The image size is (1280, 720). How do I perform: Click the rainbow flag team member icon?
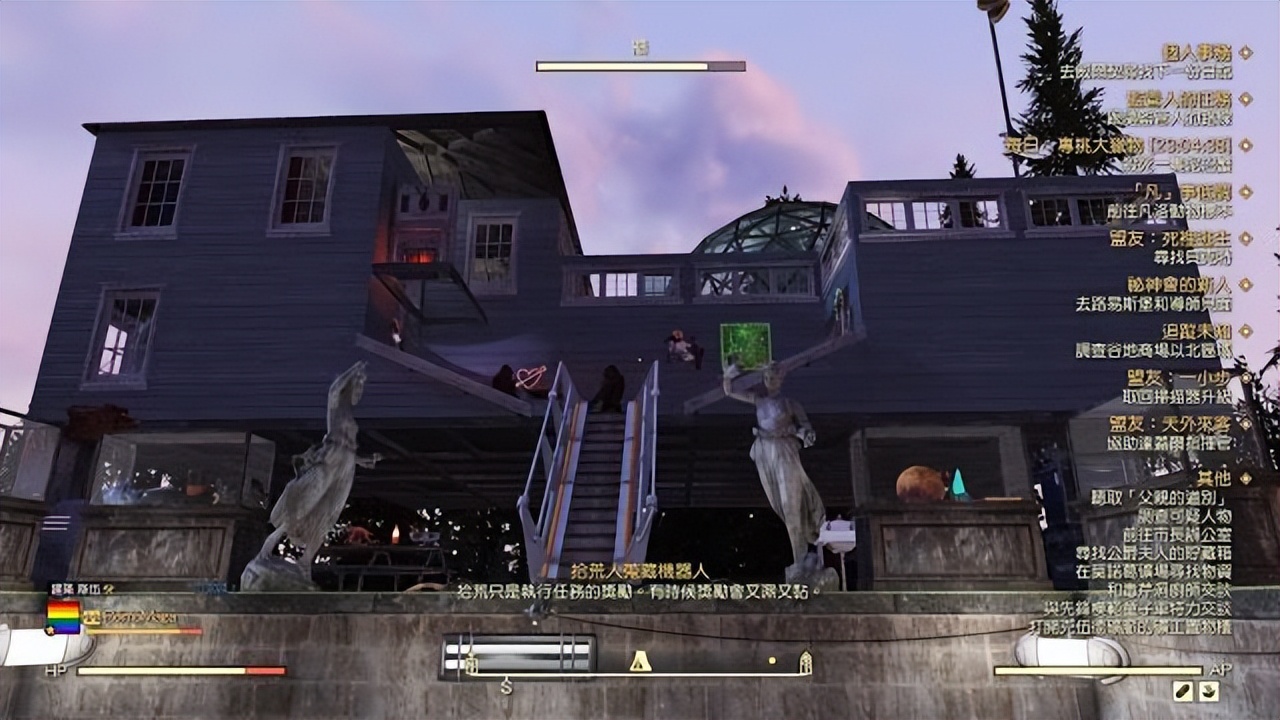63,616
